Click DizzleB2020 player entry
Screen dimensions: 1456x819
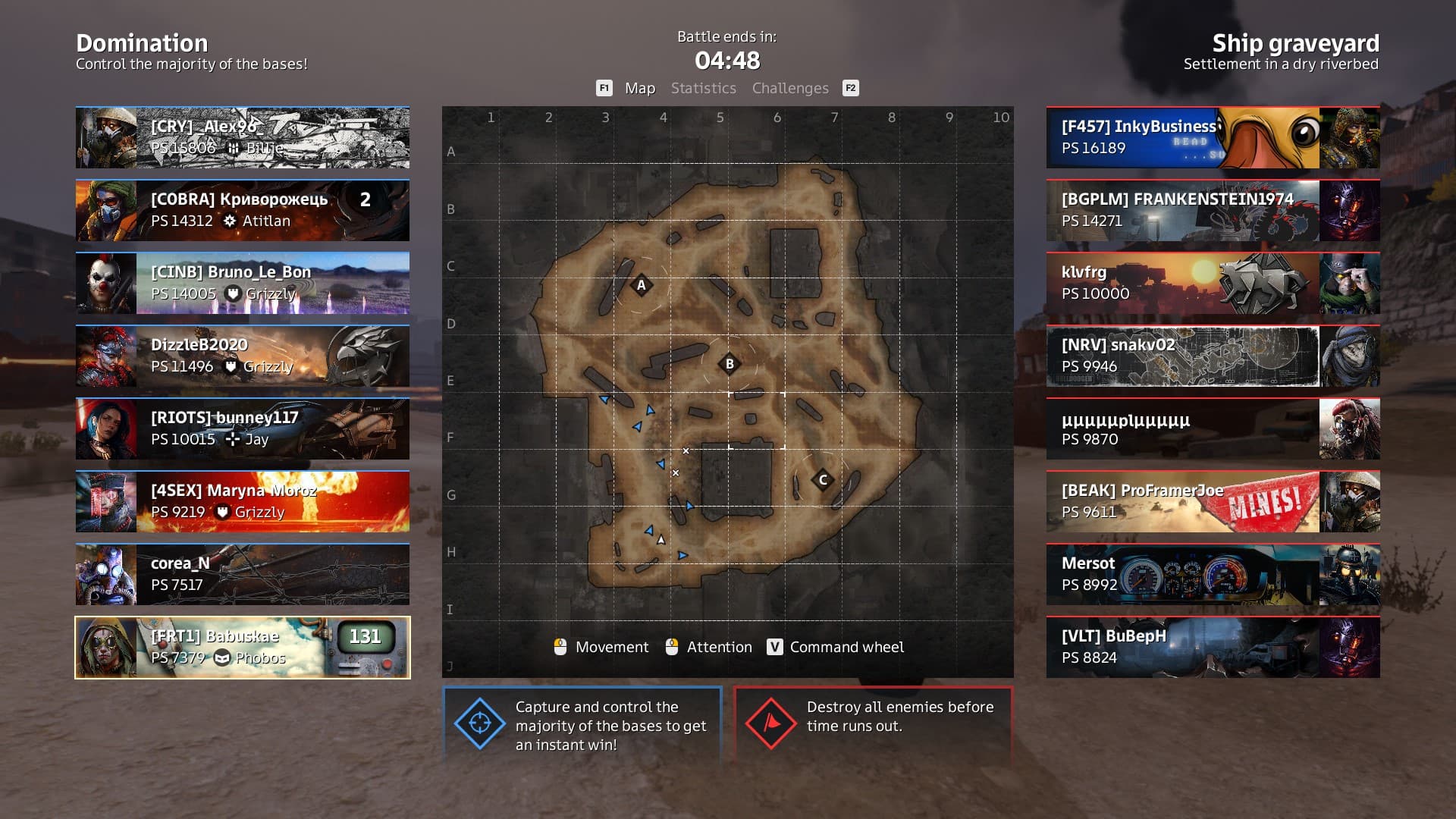[x=243, y=356]
